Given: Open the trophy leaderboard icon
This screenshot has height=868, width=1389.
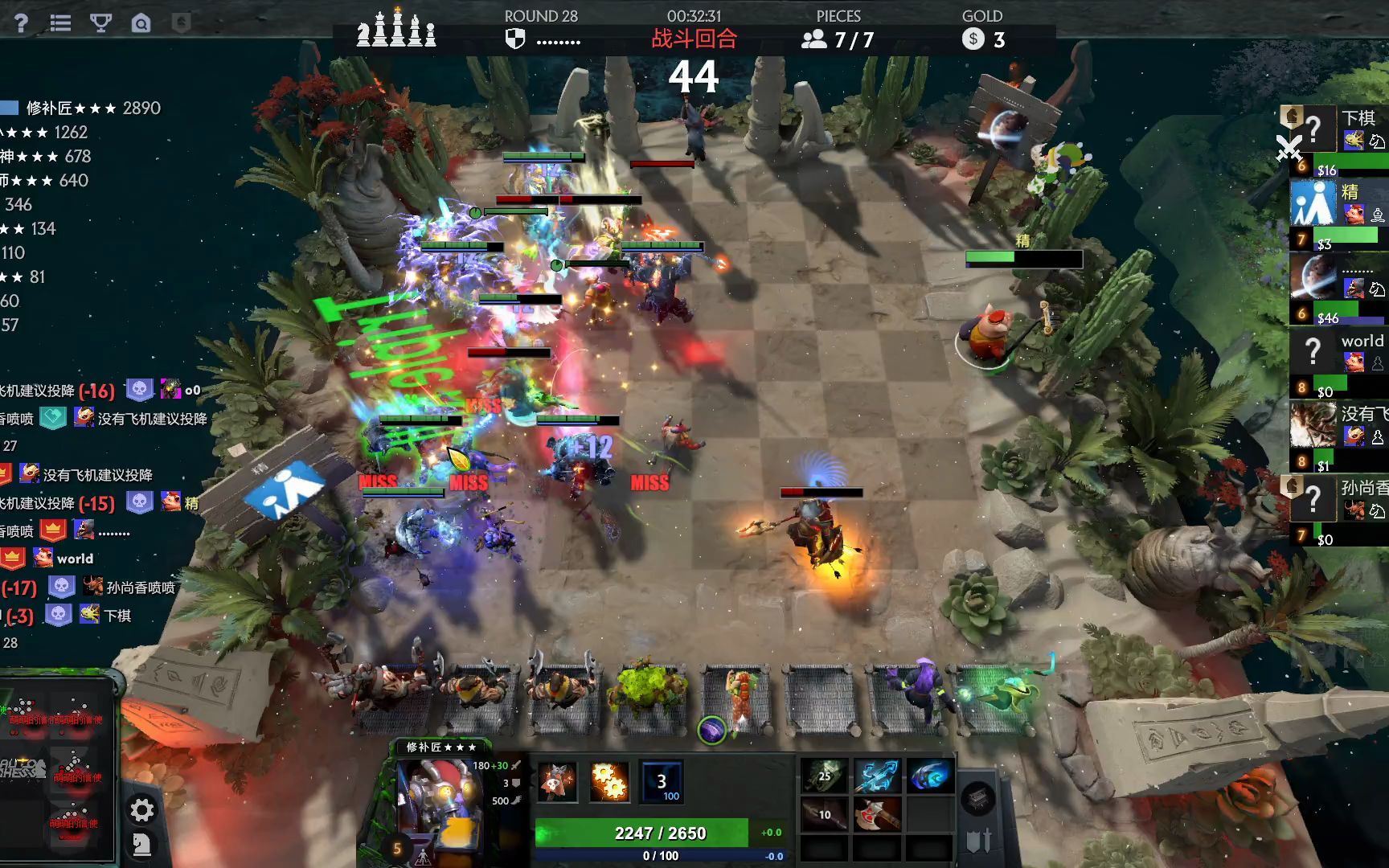Looking at the screenshot, I should [x=100, y=23].
